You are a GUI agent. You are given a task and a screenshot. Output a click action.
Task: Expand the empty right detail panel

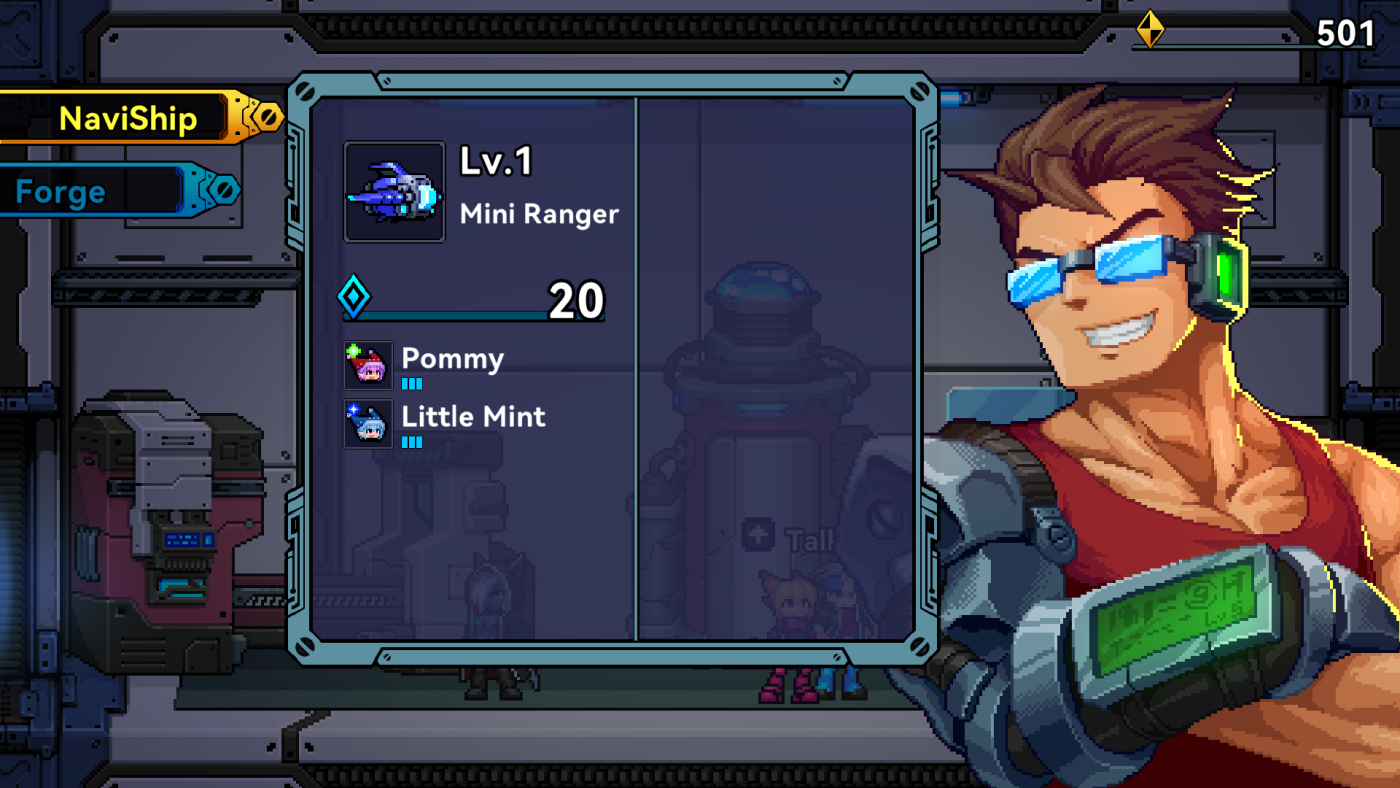click(x=780, y=370)
